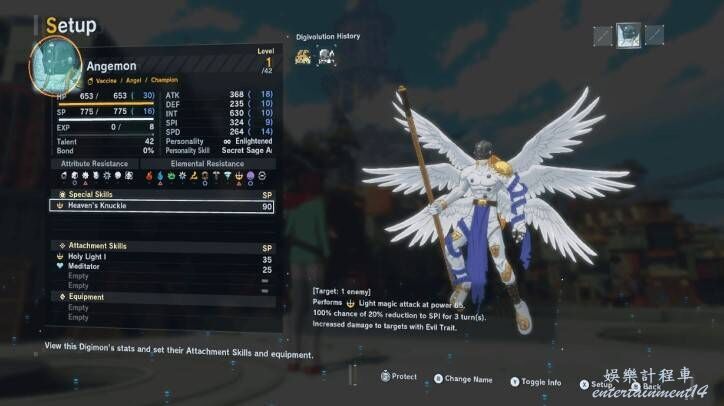The image size is (724, 406).
Task: Choose the highlighted Angemon party slot thumbnail
Action: [628, 36]
